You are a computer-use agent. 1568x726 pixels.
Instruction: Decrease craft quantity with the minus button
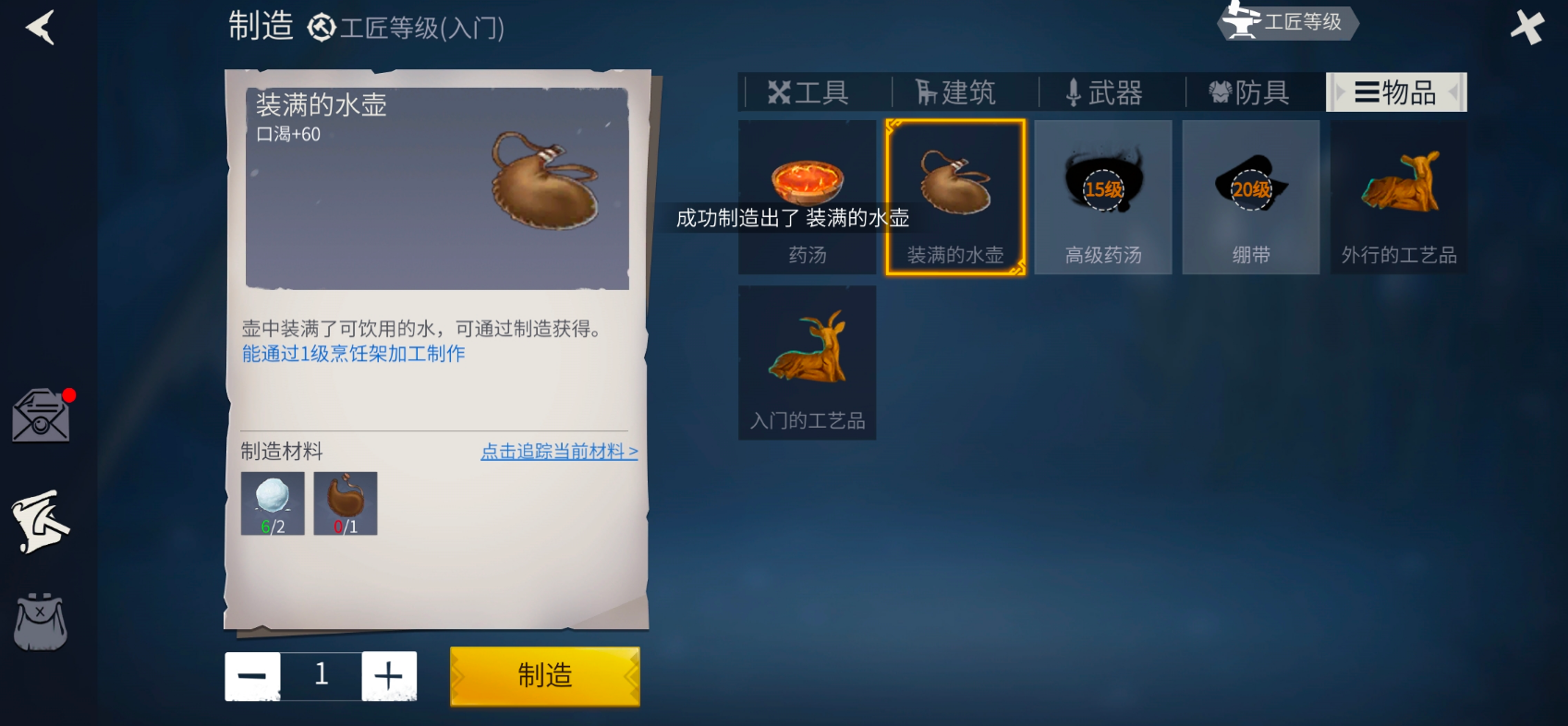(x=251, y=675)
